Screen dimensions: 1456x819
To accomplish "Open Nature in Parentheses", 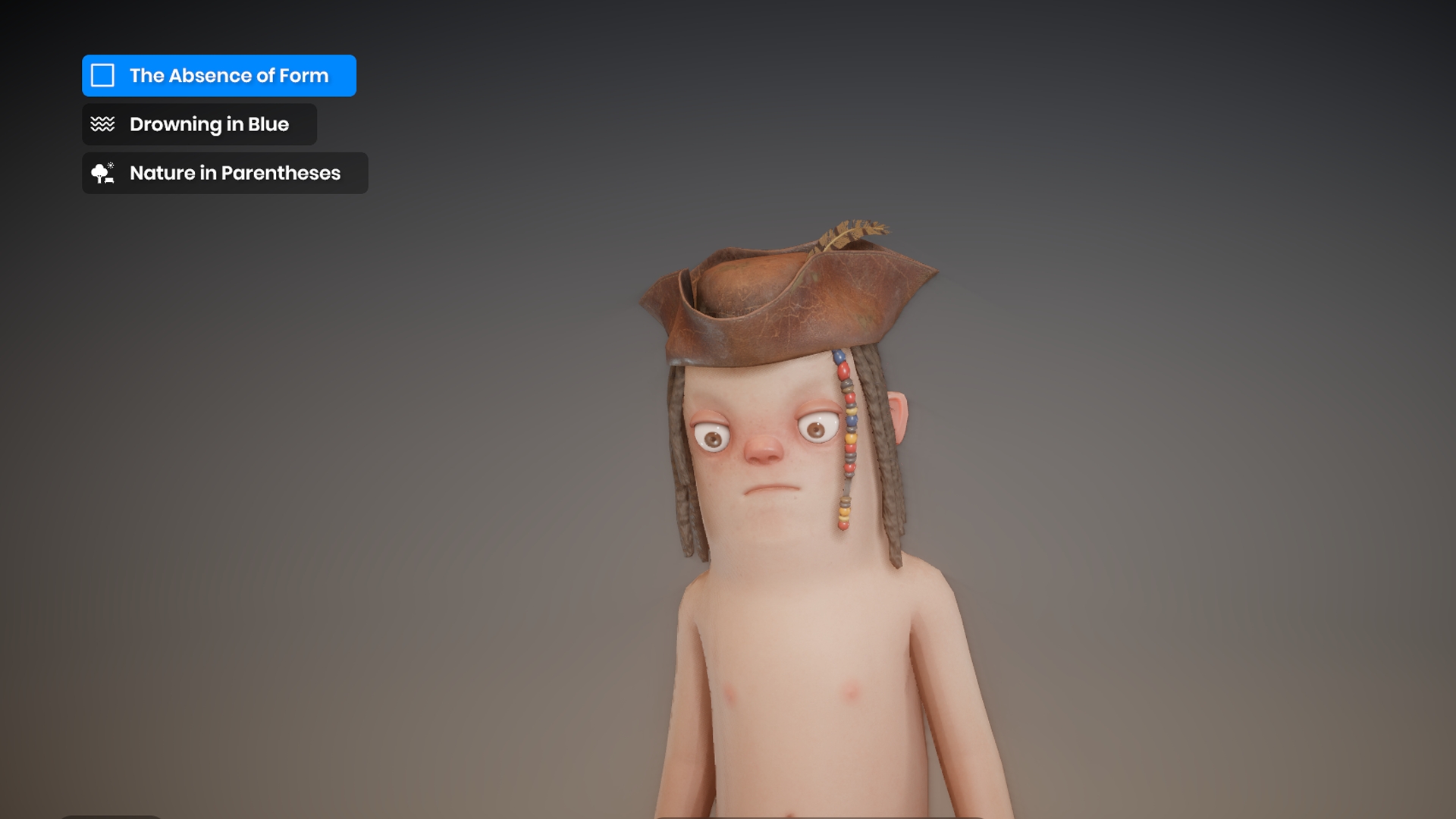I will (x=224, y=173).
